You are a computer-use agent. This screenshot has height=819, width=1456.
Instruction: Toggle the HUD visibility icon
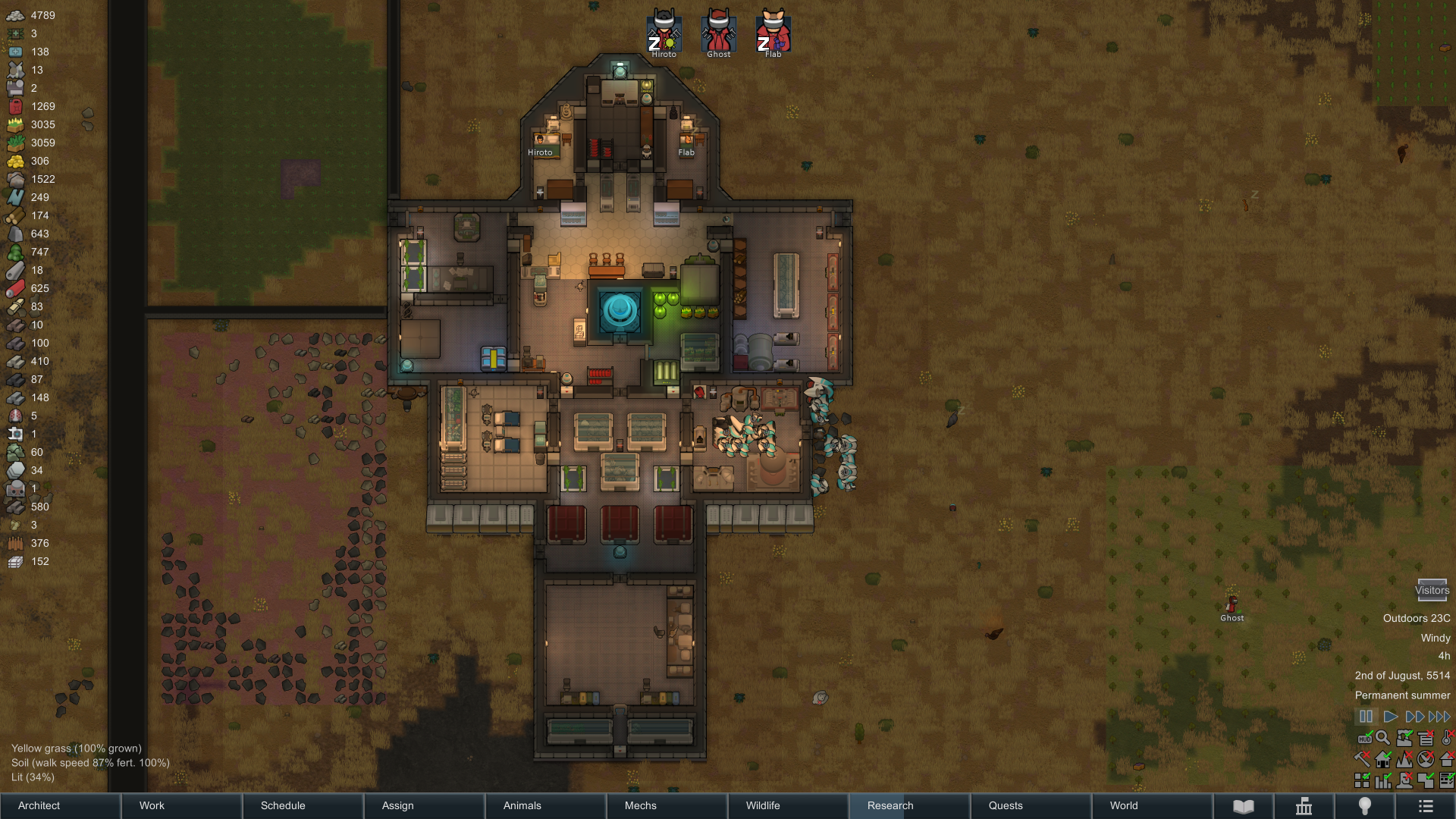[x=1364, y=738]
